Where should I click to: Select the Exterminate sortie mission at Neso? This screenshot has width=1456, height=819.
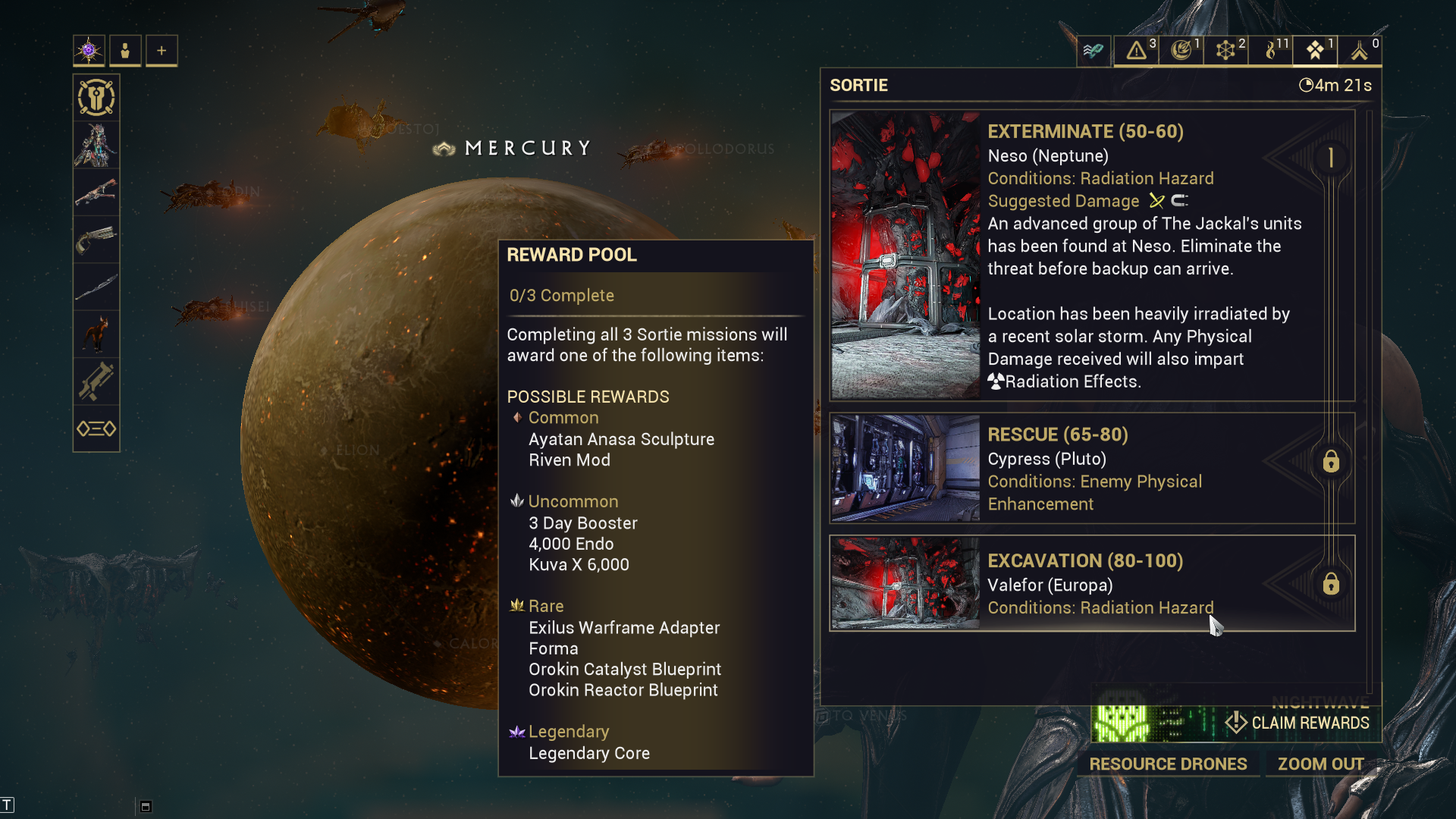point(1092,255)
